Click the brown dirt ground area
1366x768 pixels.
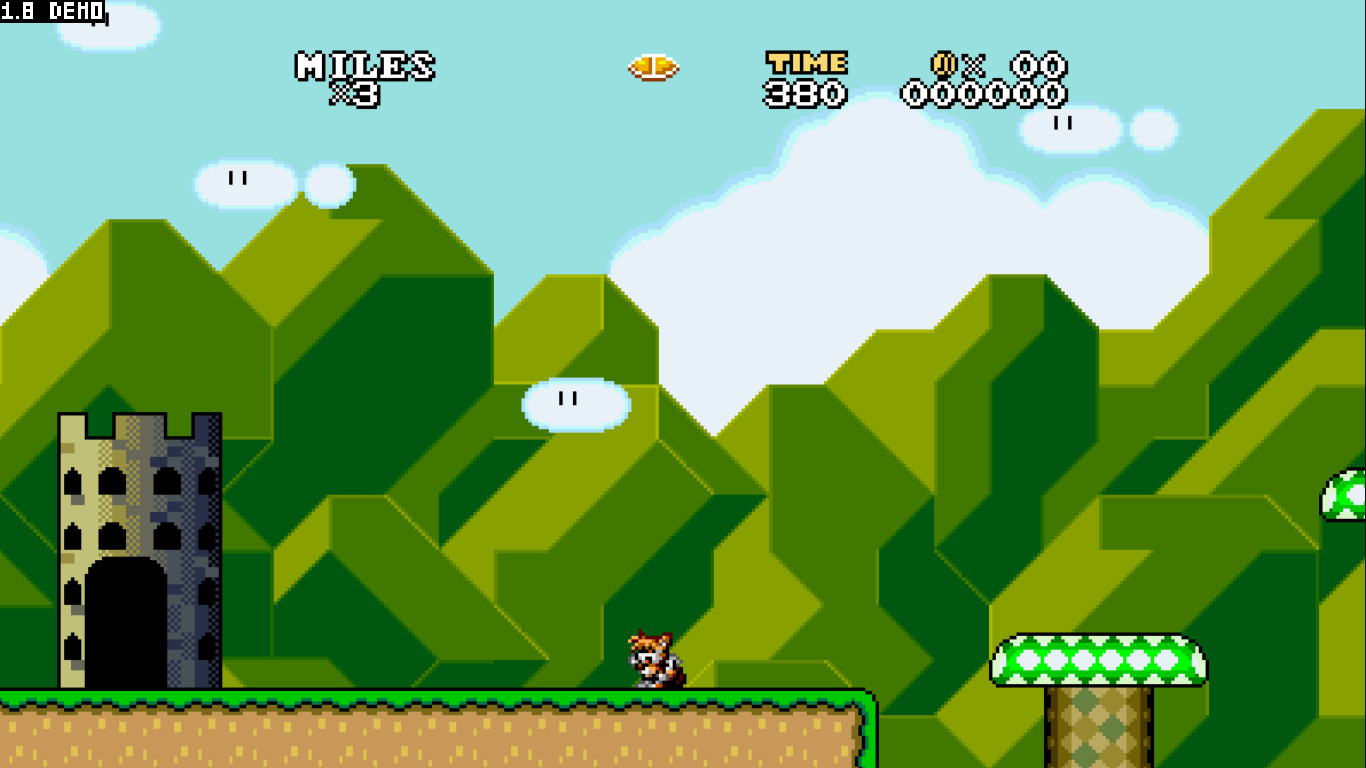coord(400,740)
